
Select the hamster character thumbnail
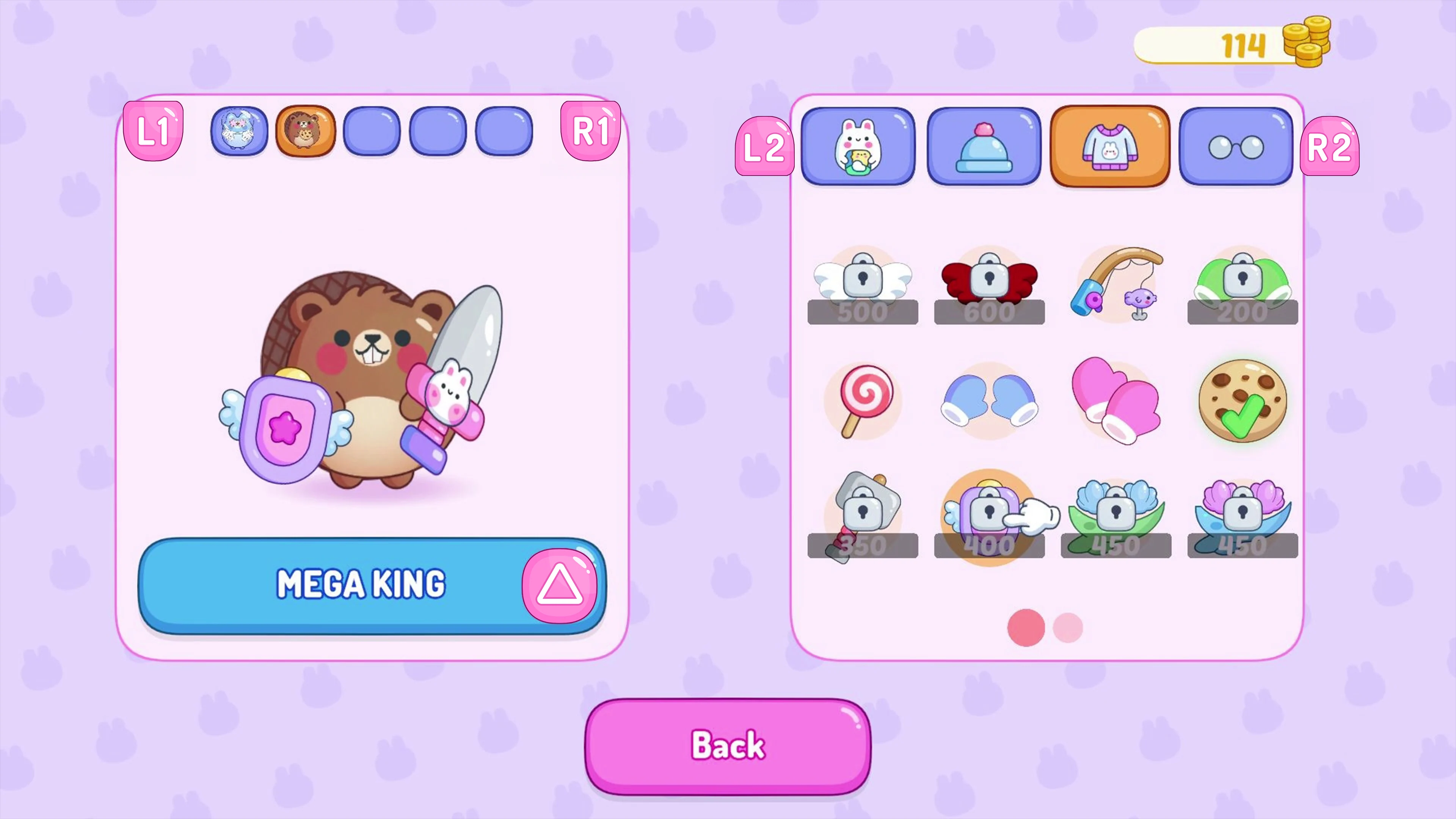click(x=304, y=131)
